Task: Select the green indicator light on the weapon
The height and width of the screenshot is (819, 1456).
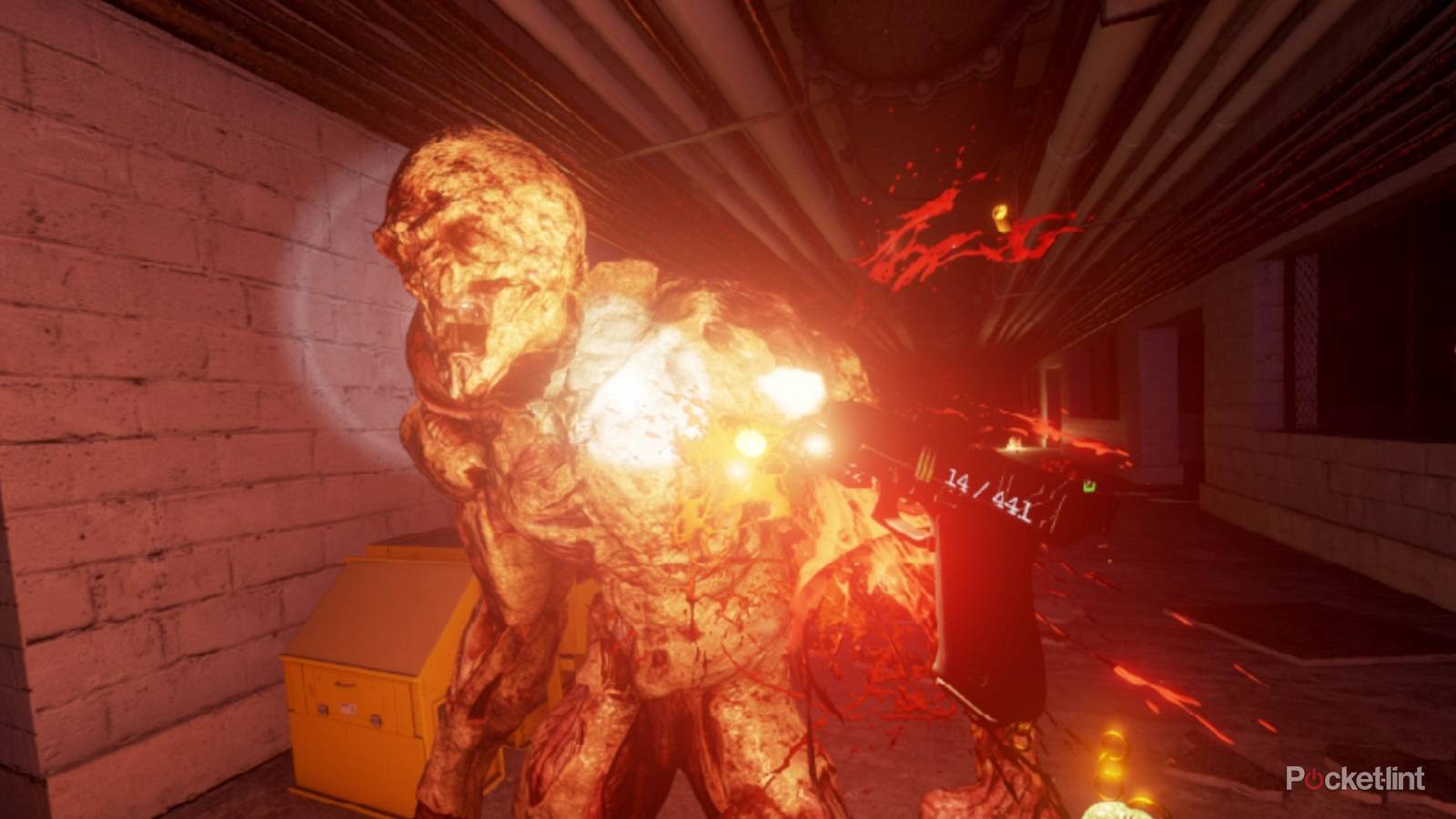Action: point(1090,487)
